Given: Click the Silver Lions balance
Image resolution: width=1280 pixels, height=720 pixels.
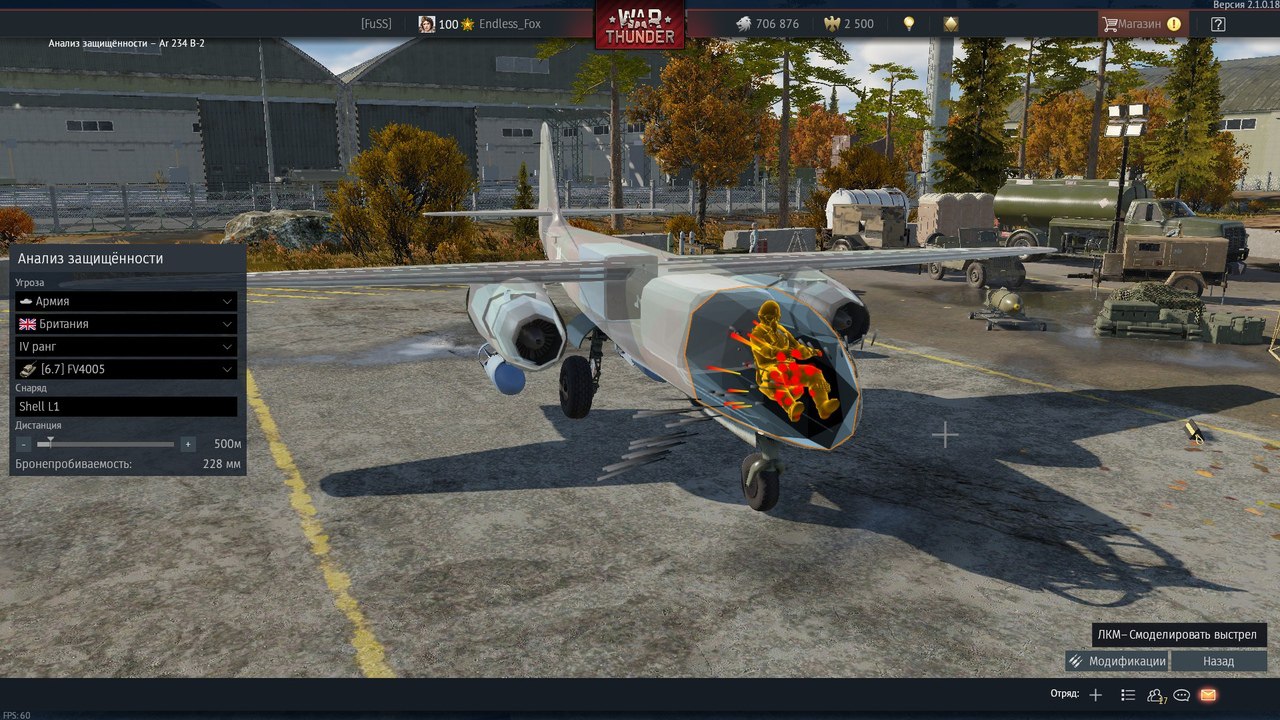Looking at the screenshot, I should (767, 24).
